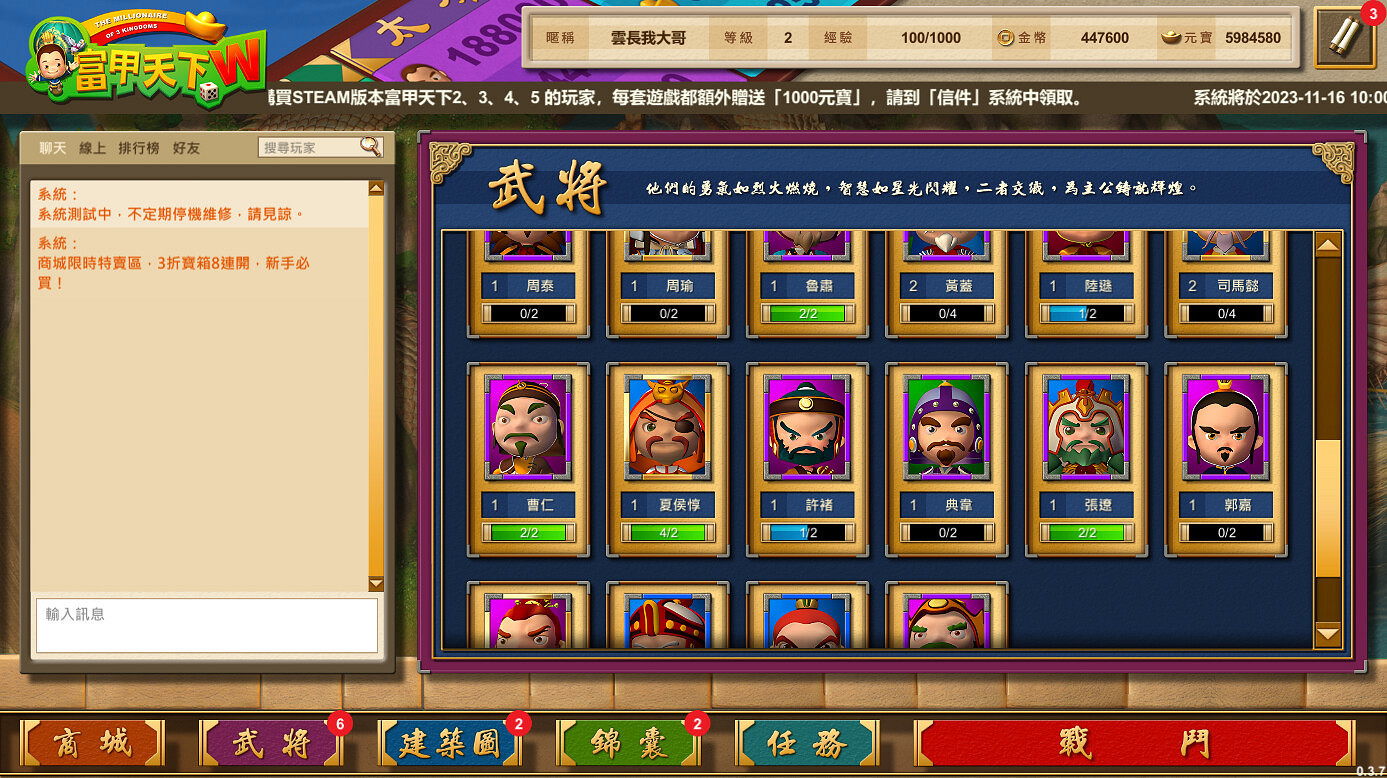1387x778 pixels.
Task: Click the up arrow on the generals panel scrollbar
Action: click(x=1327, y=243)
